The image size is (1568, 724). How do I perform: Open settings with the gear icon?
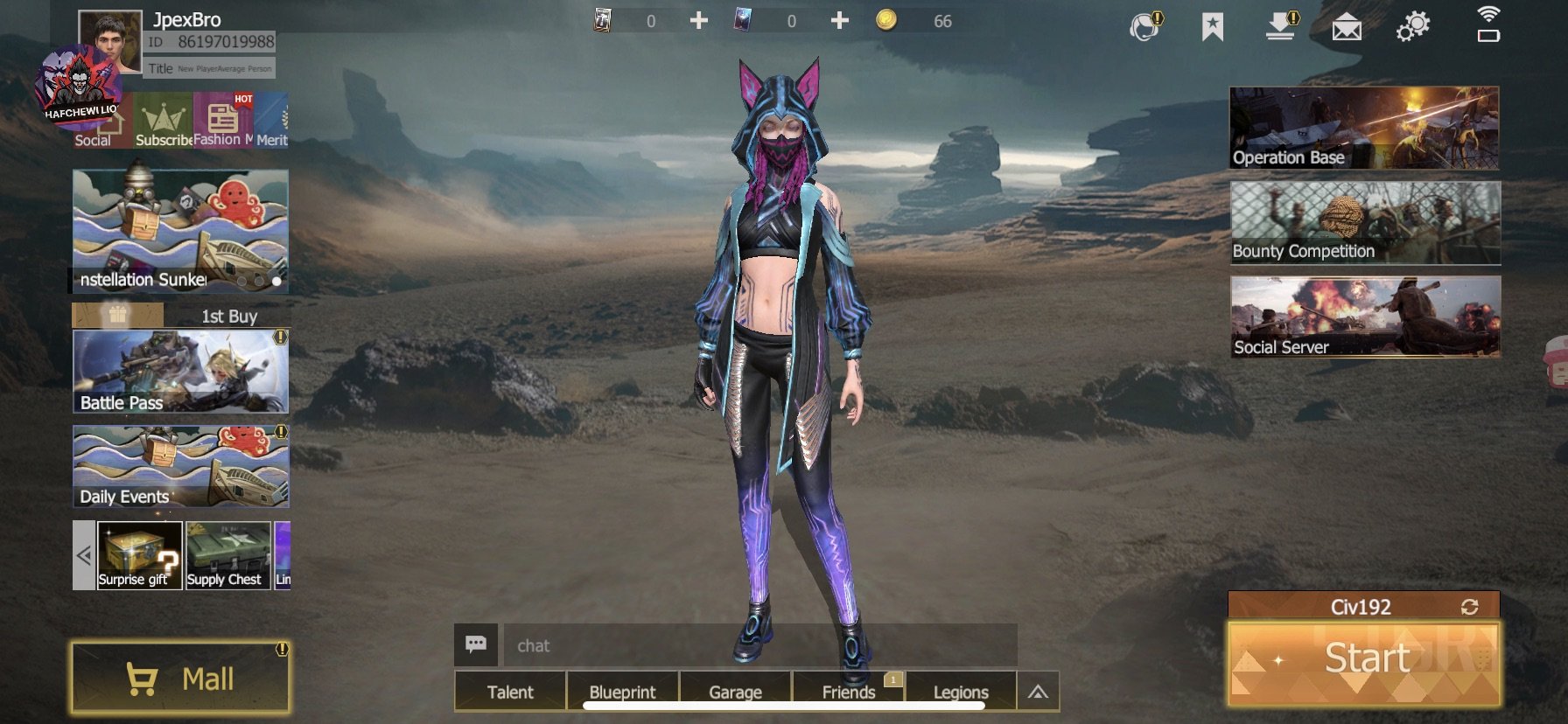coord(1412,26)
